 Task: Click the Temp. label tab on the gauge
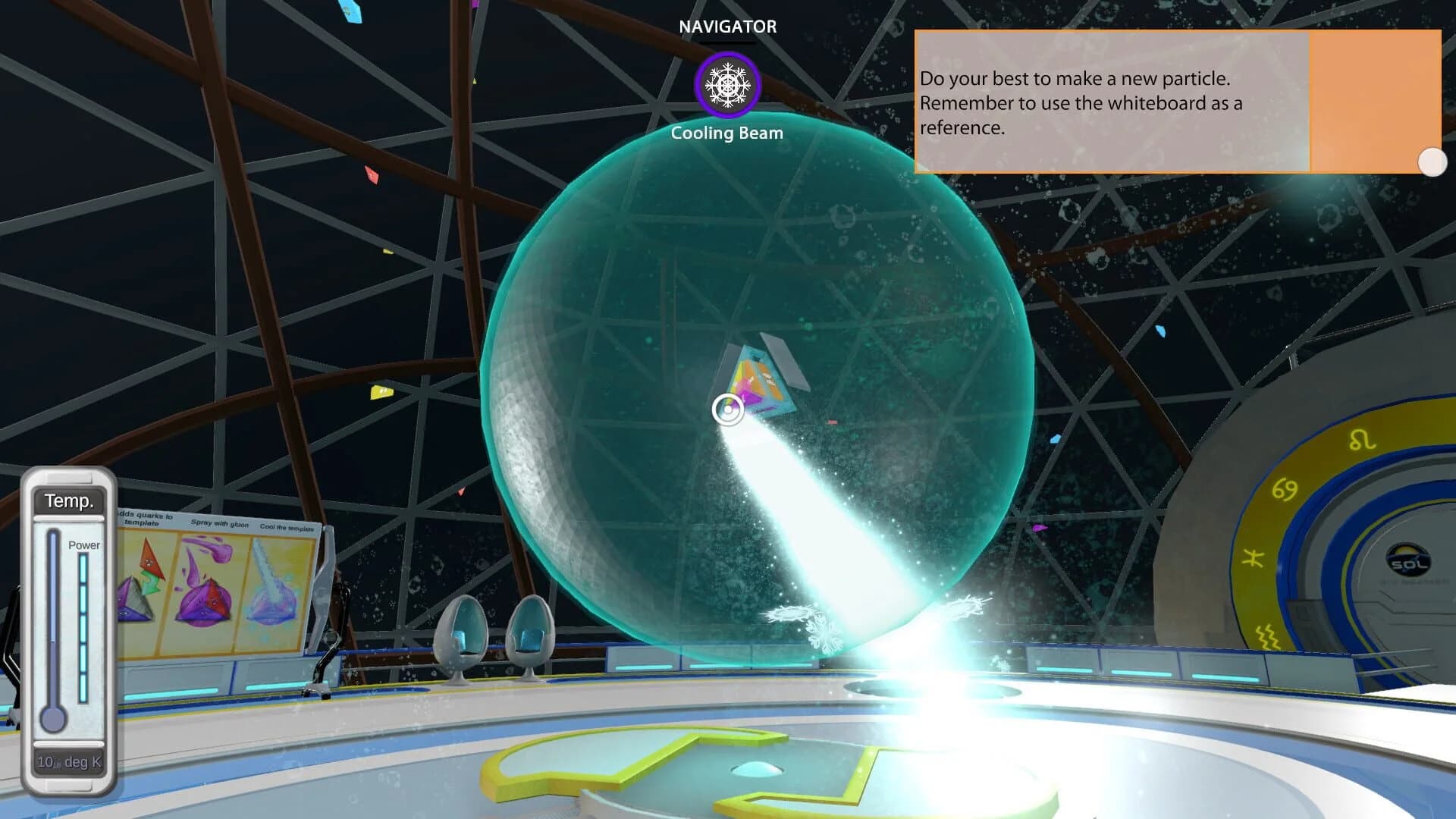pyautogui.click(x=69, y=501)
